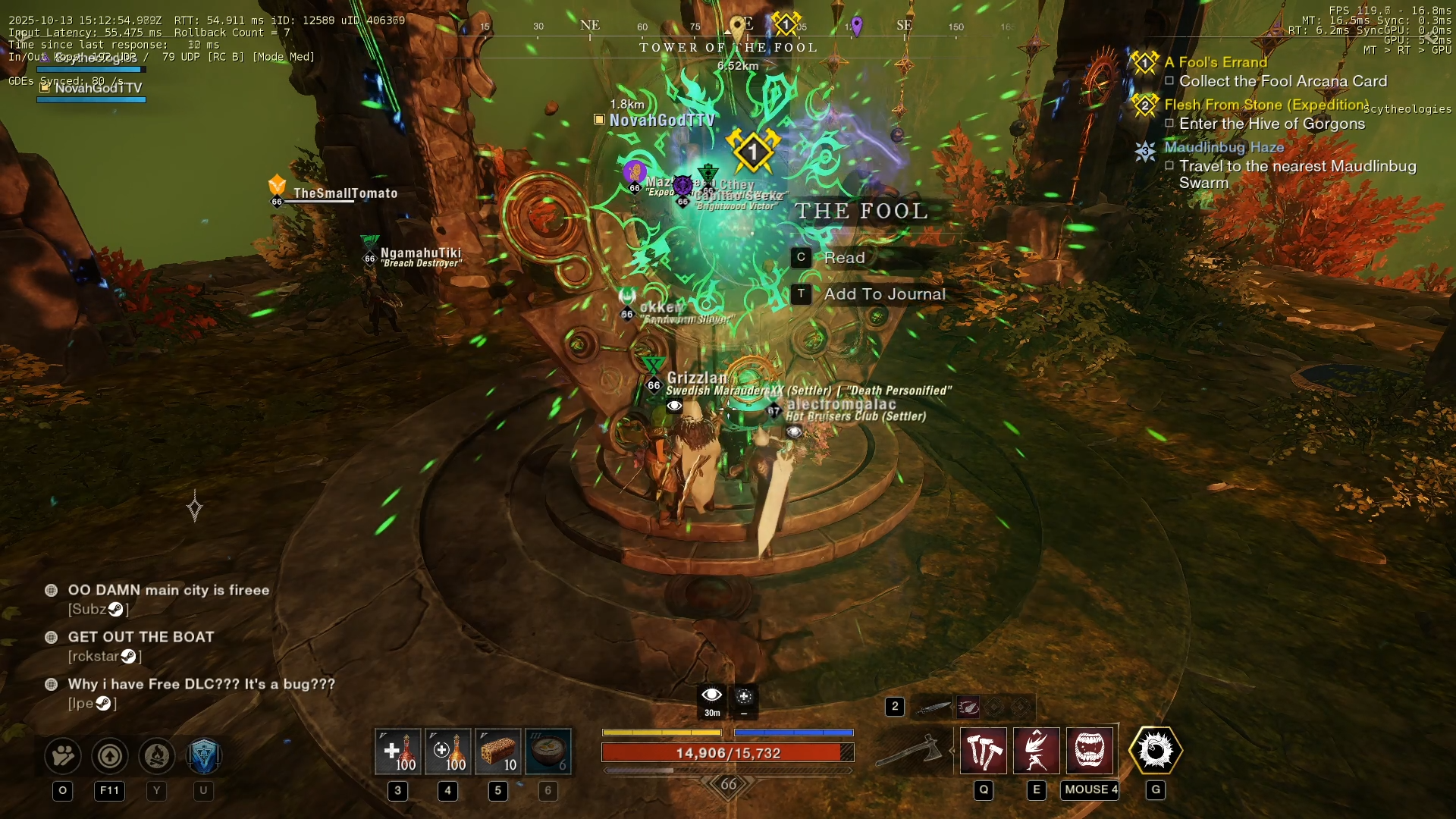The height and width of the screenshot is (819, 1456).
Task: Open the blue faction shield icon
Action: 203,755
